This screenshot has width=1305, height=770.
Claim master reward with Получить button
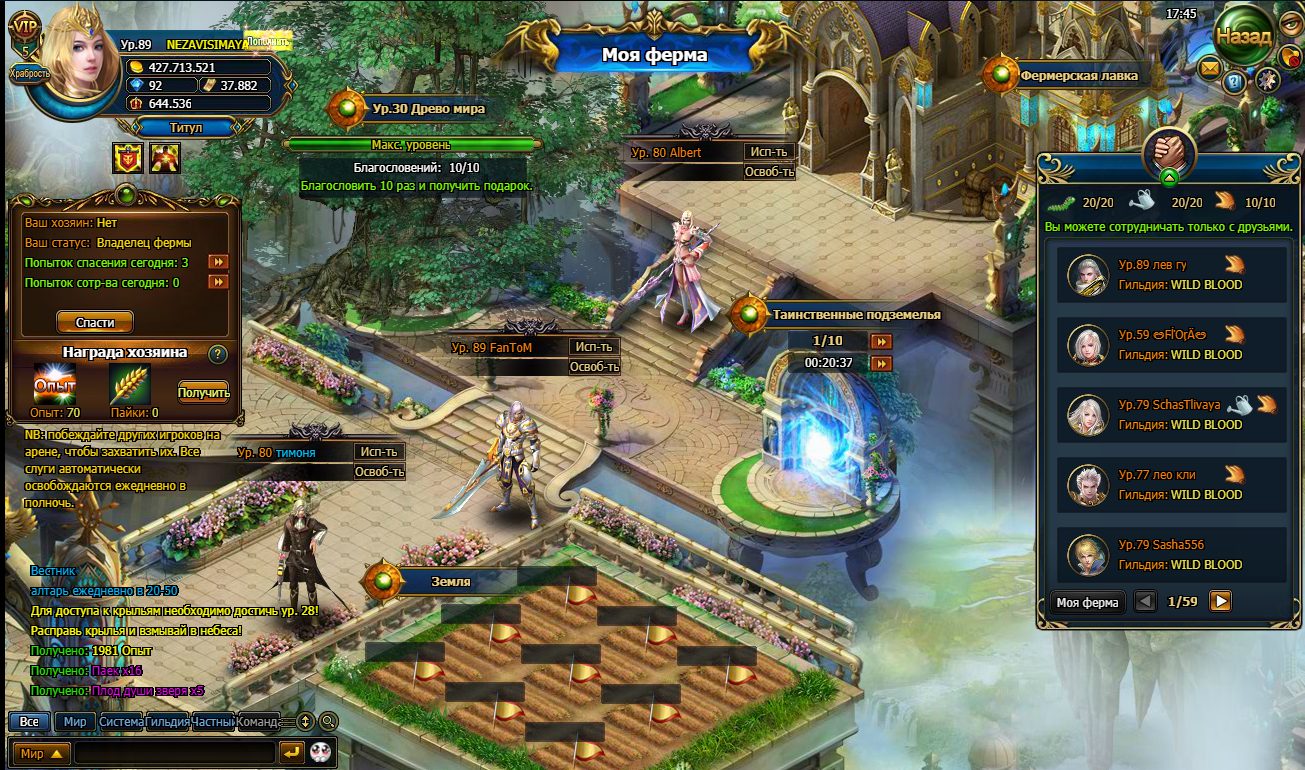[x=203, y=392]
